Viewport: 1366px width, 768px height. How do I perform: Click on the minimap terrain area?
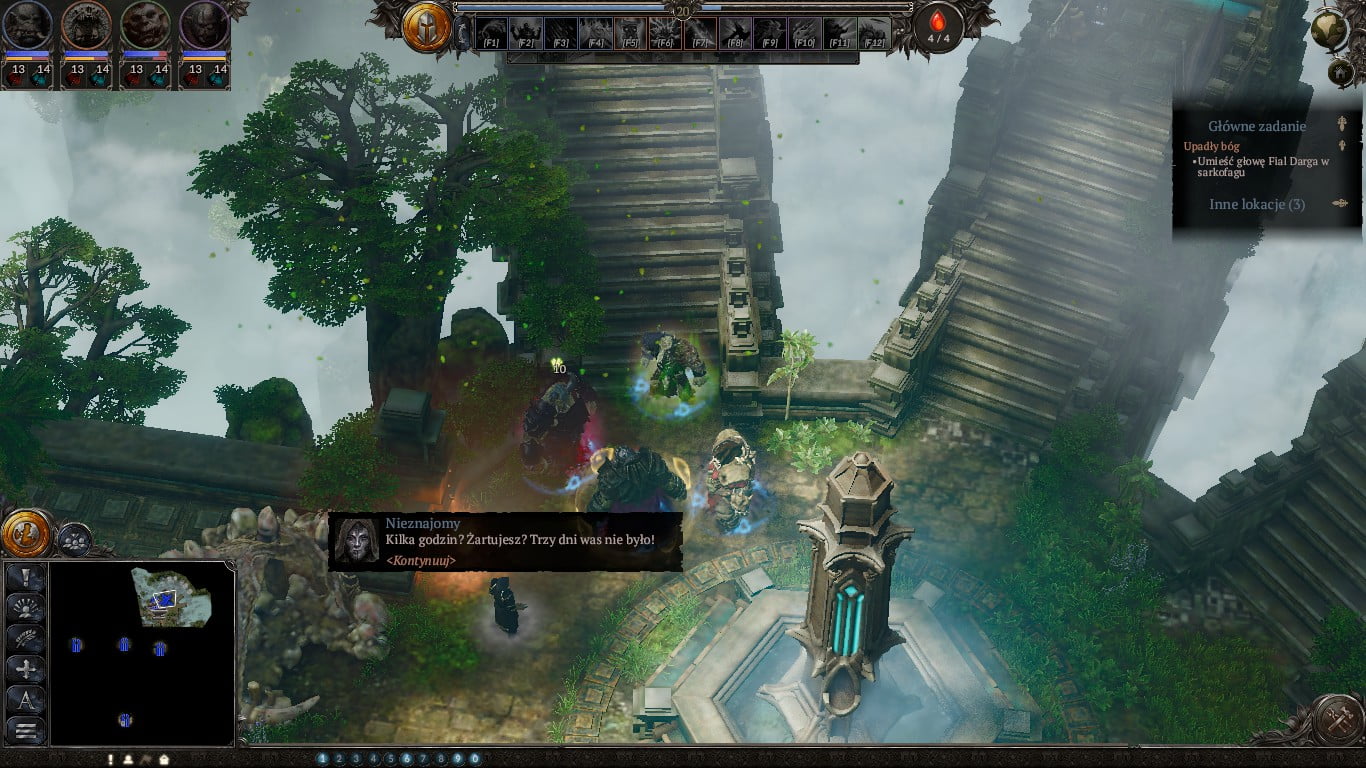click(x=171, y=597)
